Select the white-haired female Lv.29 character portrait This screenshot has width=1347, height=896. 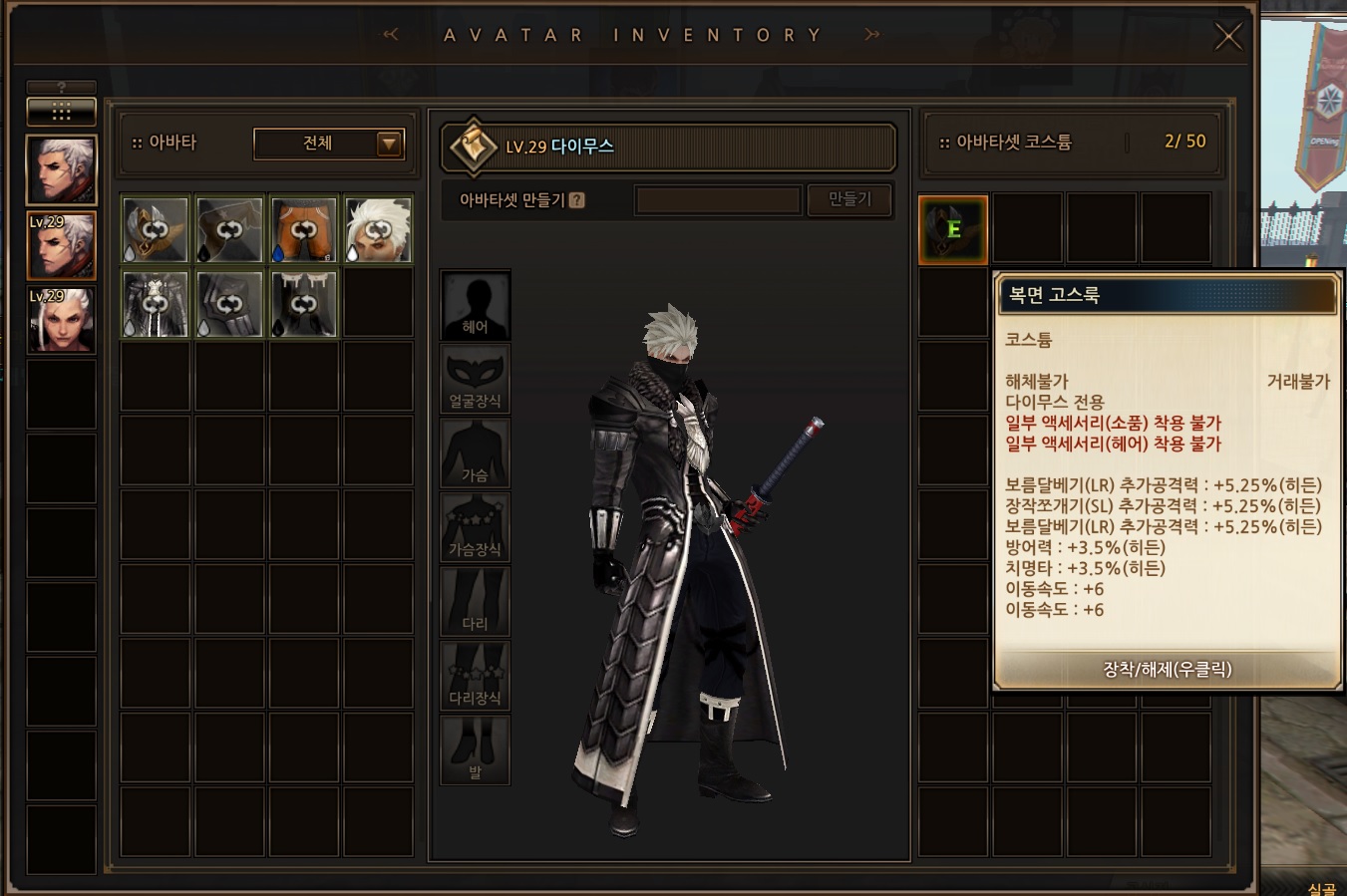pyautogui.click(x=61, y=321)
